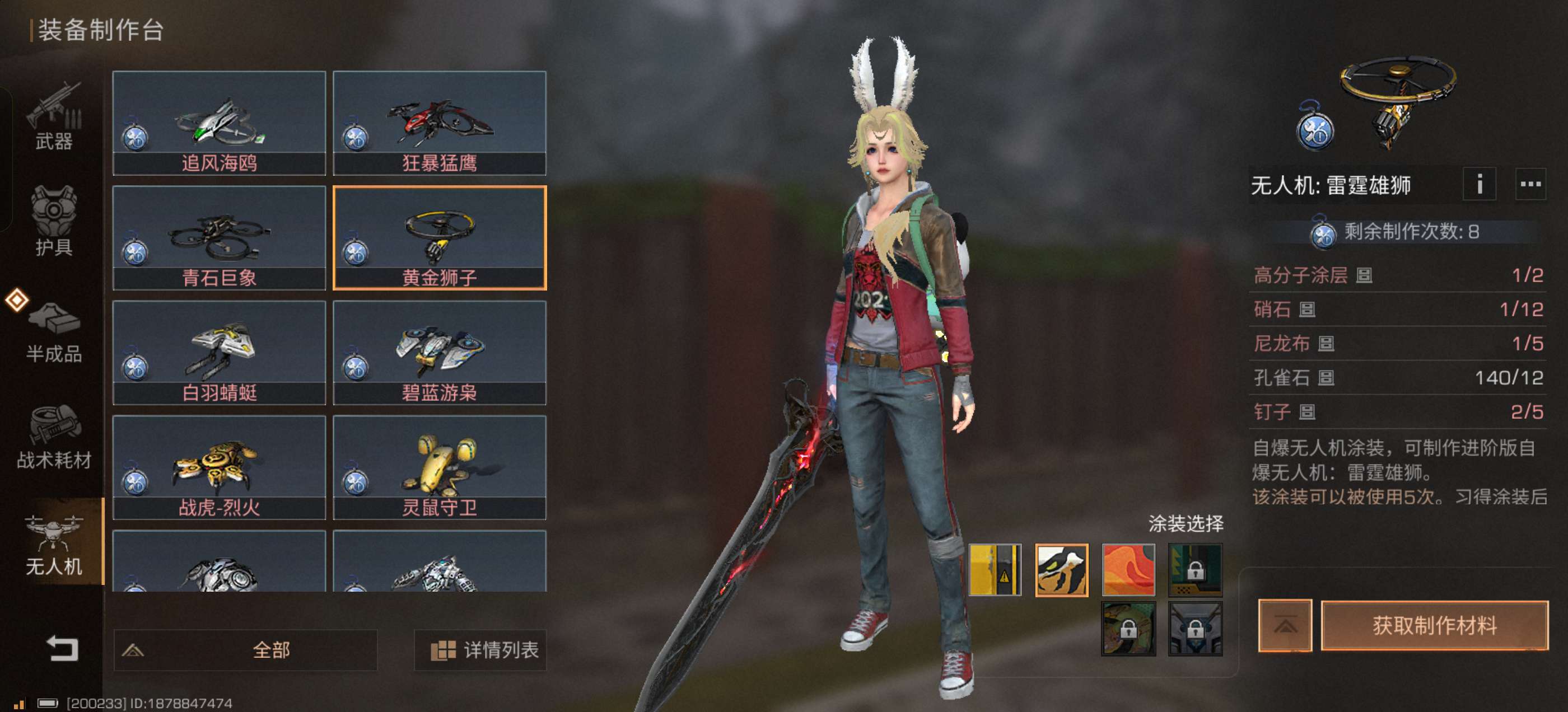Choose the 狂暴猛鹰 drone recipe
Image resolution: width=1568 pixels, height=712 pixels.
(x=440, y=123)
